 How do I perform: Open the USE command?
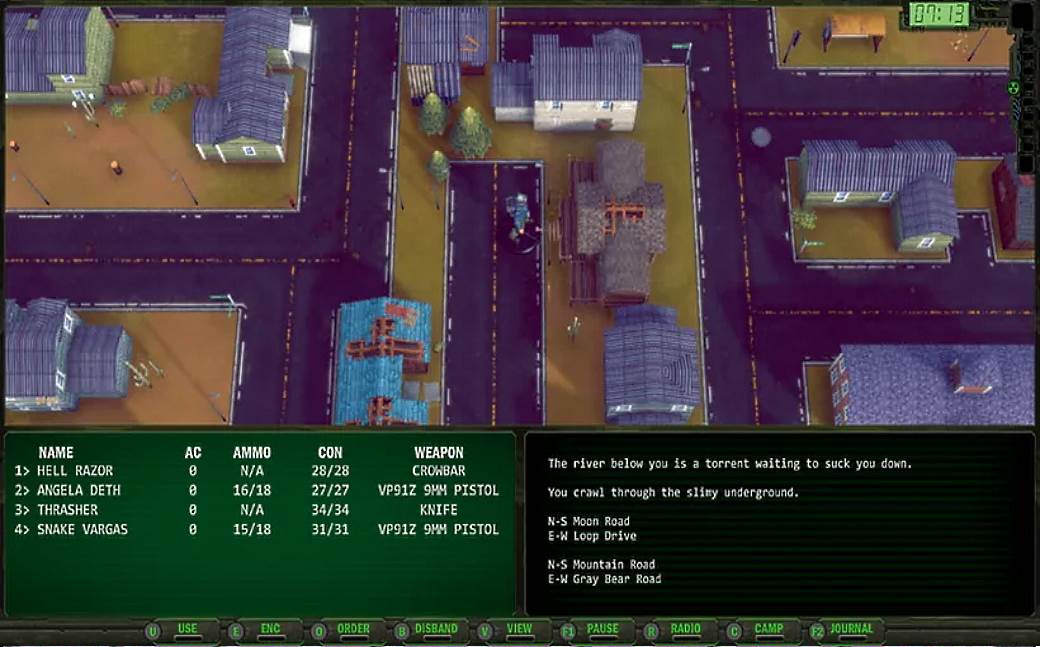(x=187, y=629)
